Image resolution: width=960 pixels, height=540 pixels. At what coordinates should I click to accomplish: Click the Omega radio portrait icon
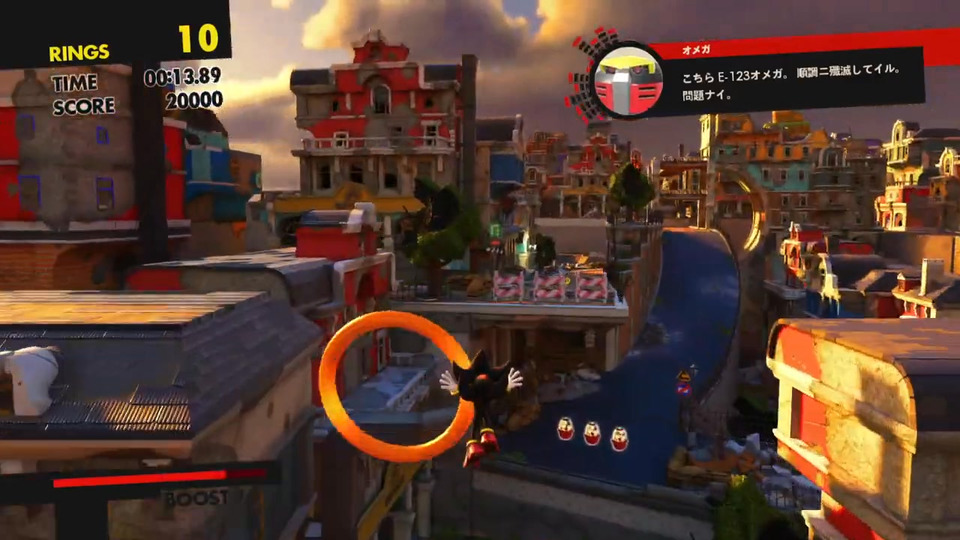[618, 80]
